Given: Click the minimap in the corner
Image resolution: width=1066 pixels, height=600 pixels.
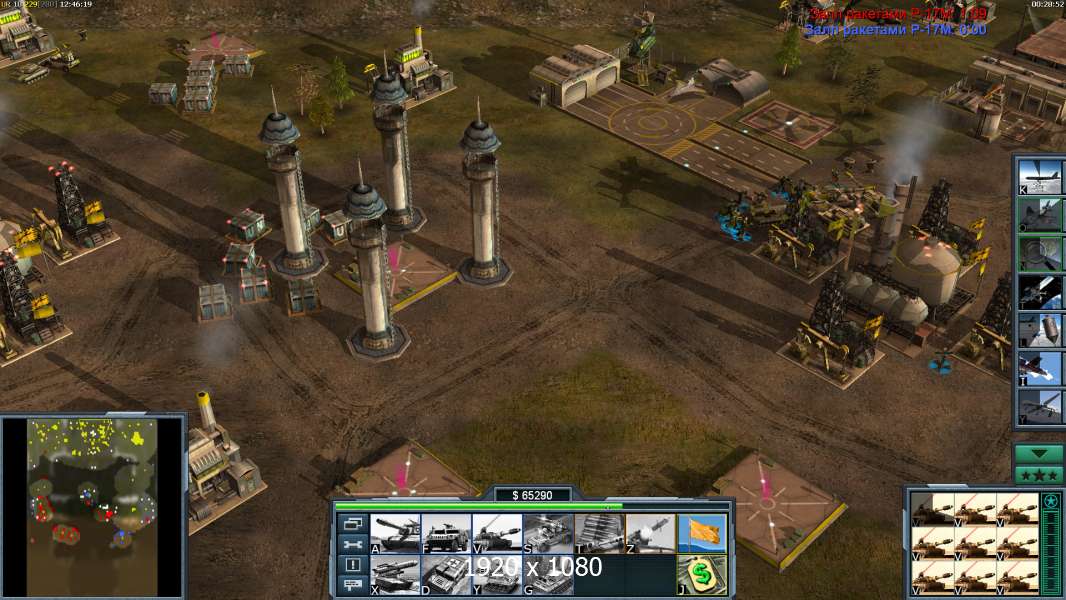Looking at the screenshot, I should click(92, 506).
